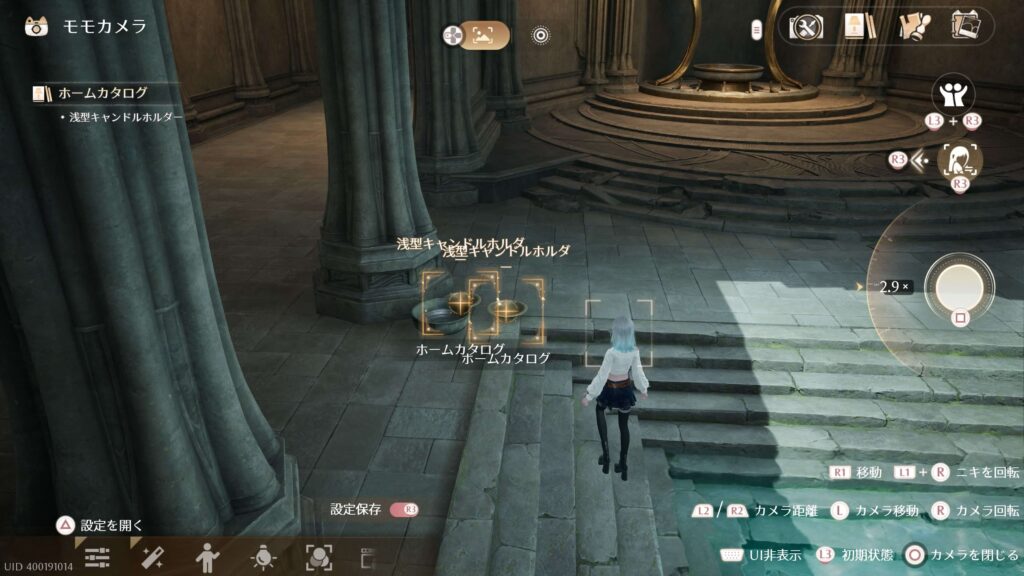Click the character portrait focus icon

coord(959,160)
